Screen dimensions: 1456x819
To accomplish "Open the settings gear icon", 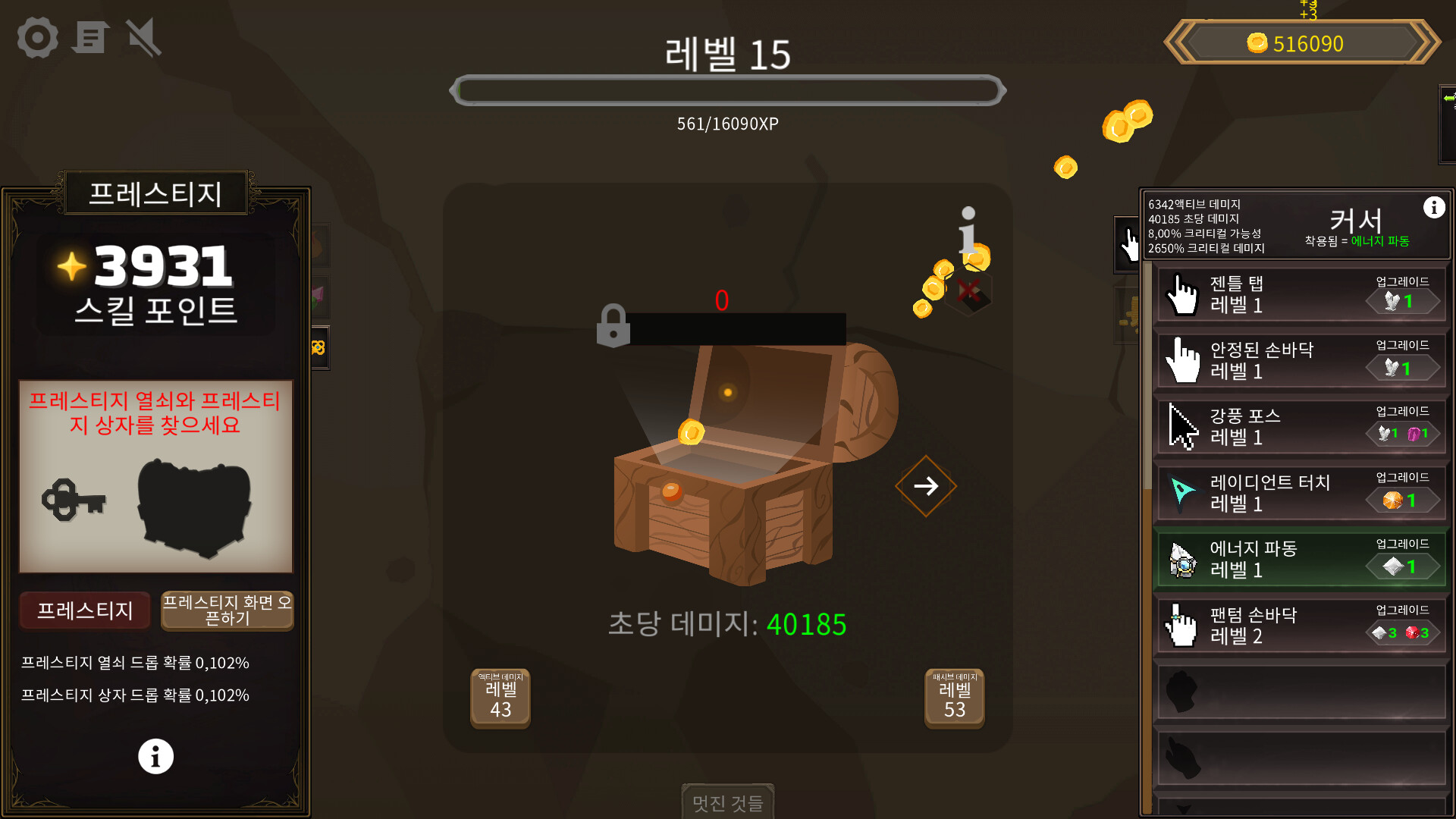I will [36, 37].
